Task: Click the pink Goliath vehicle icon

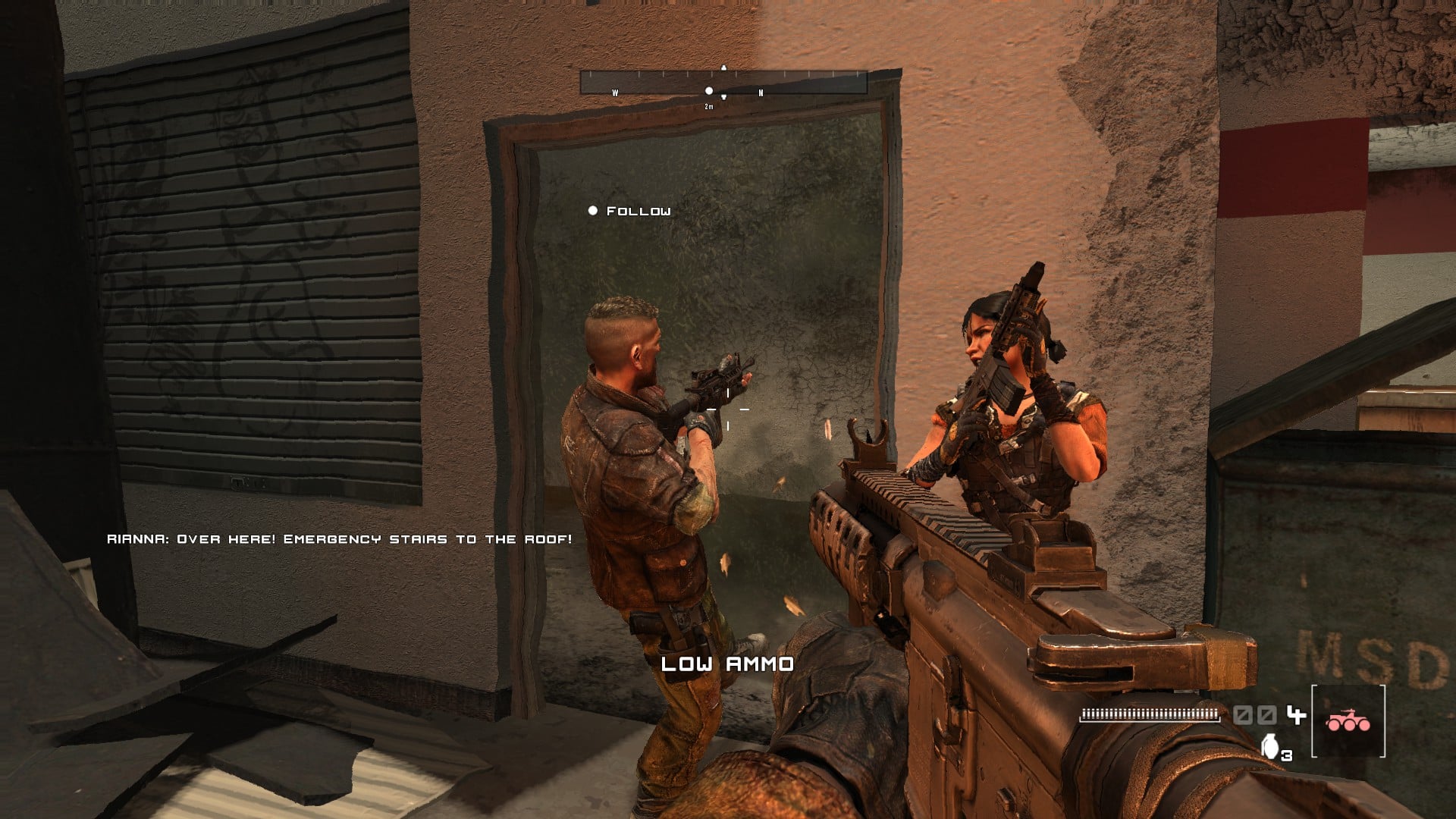Action: [x=1348, y=721]
